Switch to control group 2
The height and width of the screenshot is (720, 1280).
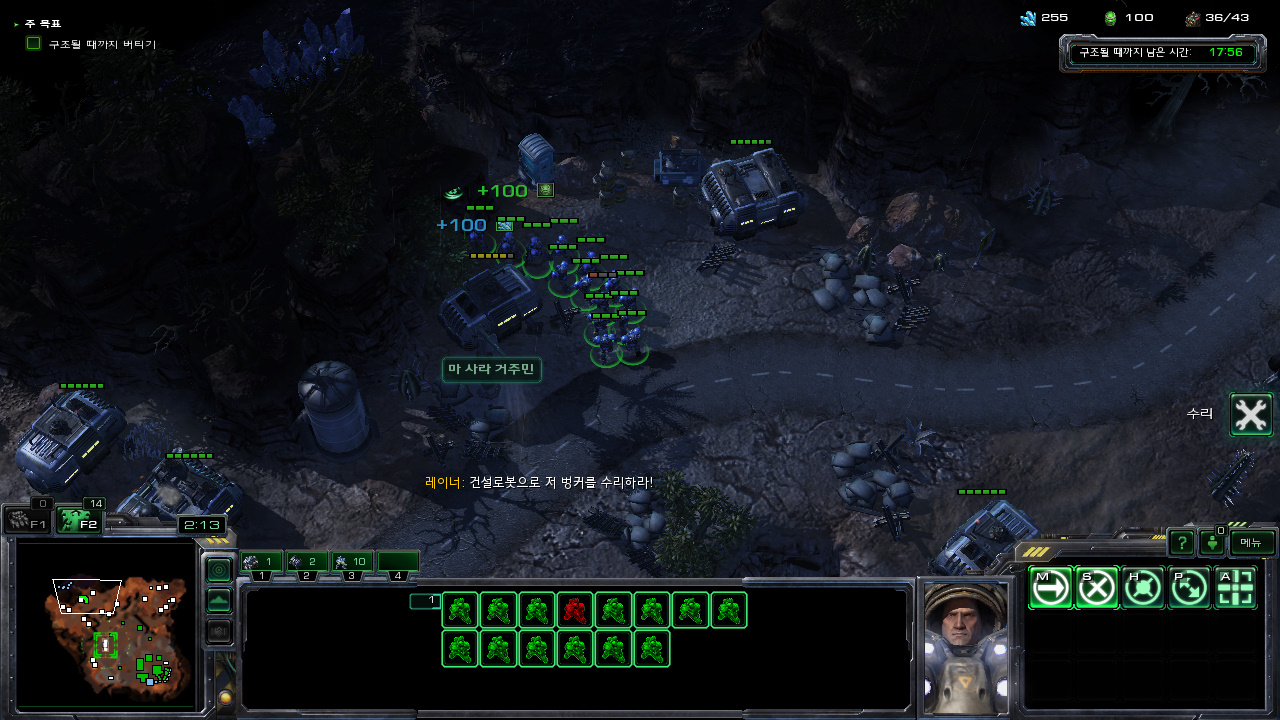[307, 562]
